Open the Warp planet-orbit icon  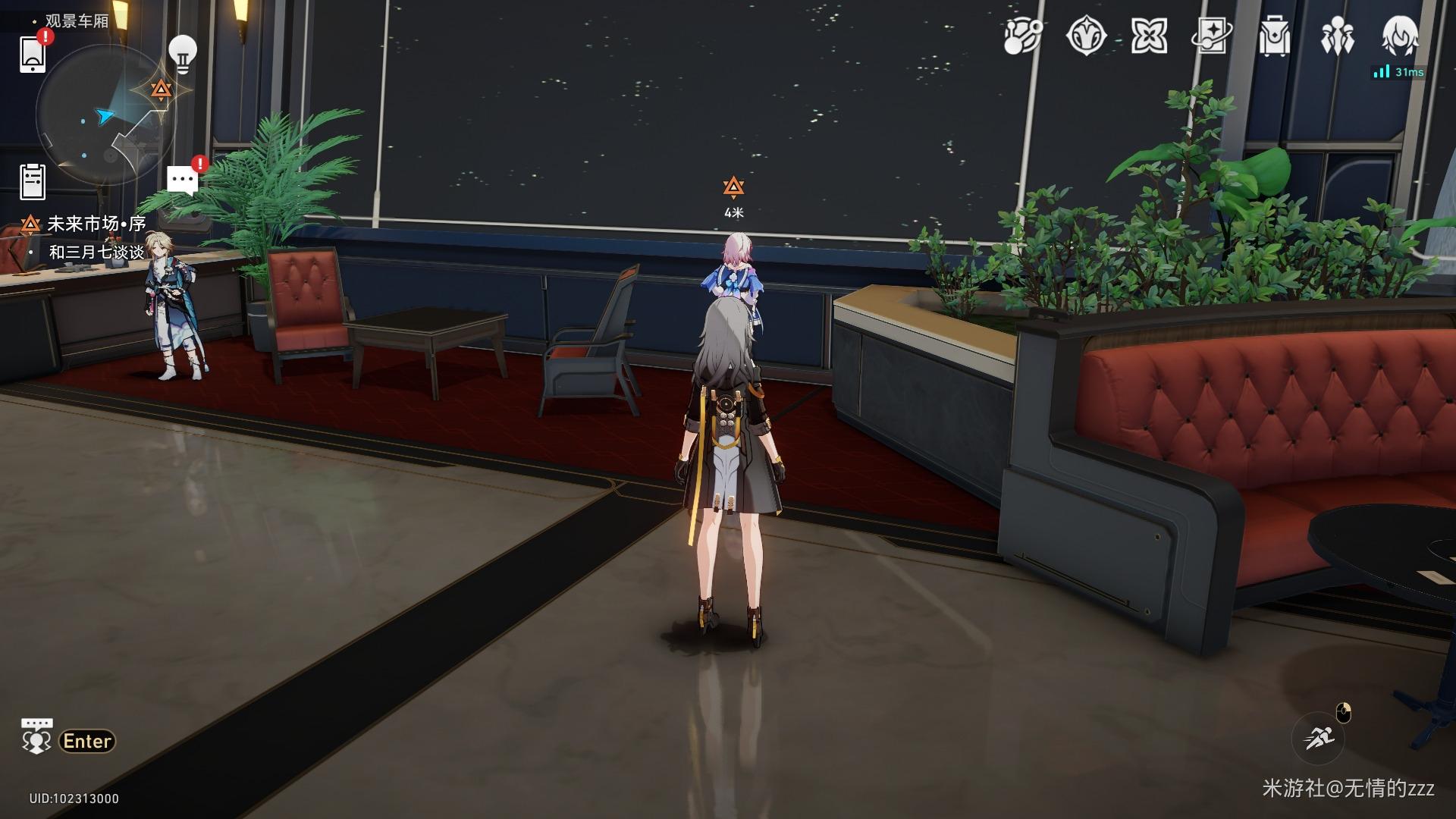pos(1023,36)
